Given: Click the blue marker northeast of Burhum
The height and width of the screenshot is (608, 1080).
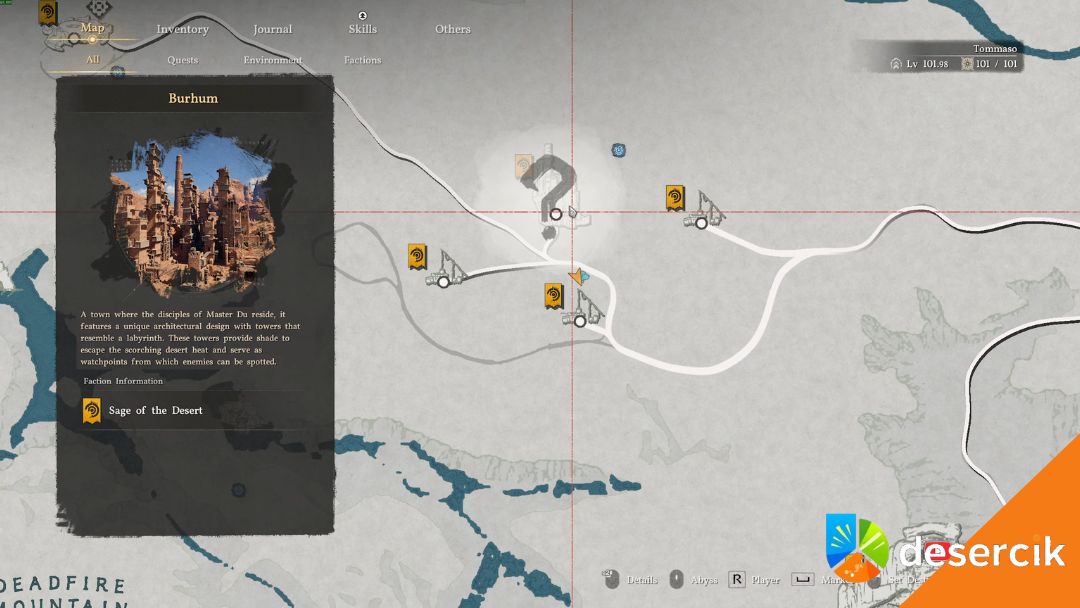Looking at the screenshot, I should [x=619, y=150].
